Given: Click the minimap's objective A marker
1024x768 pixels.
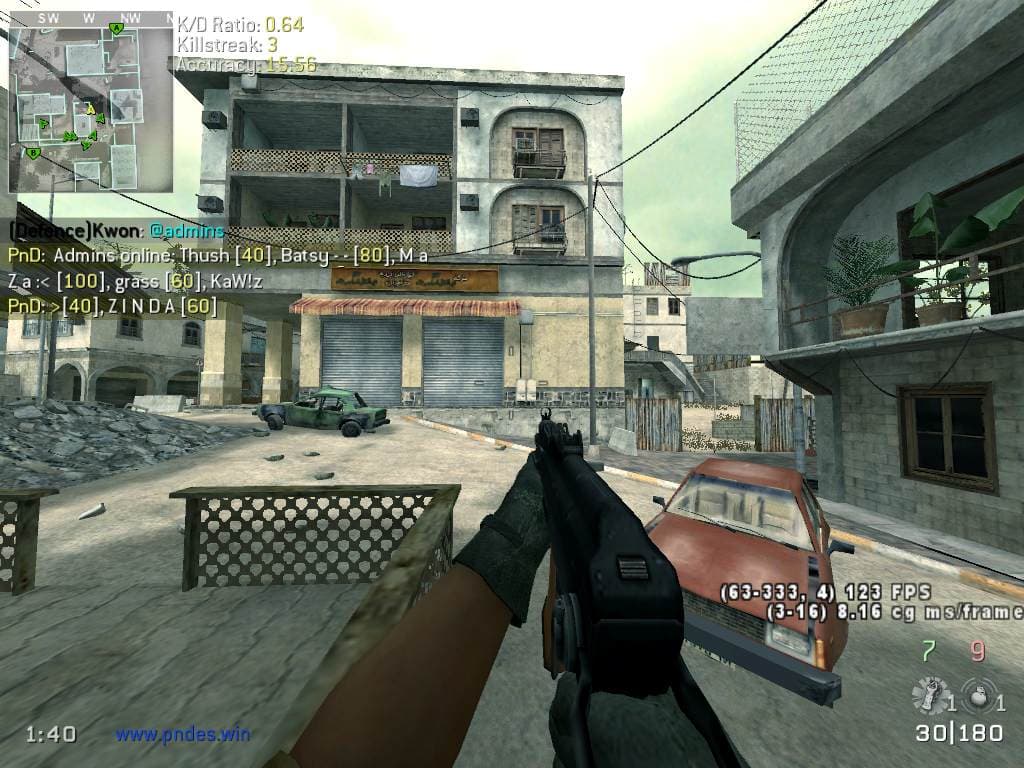Looking at the screenshot, I should tap(117, 29).
